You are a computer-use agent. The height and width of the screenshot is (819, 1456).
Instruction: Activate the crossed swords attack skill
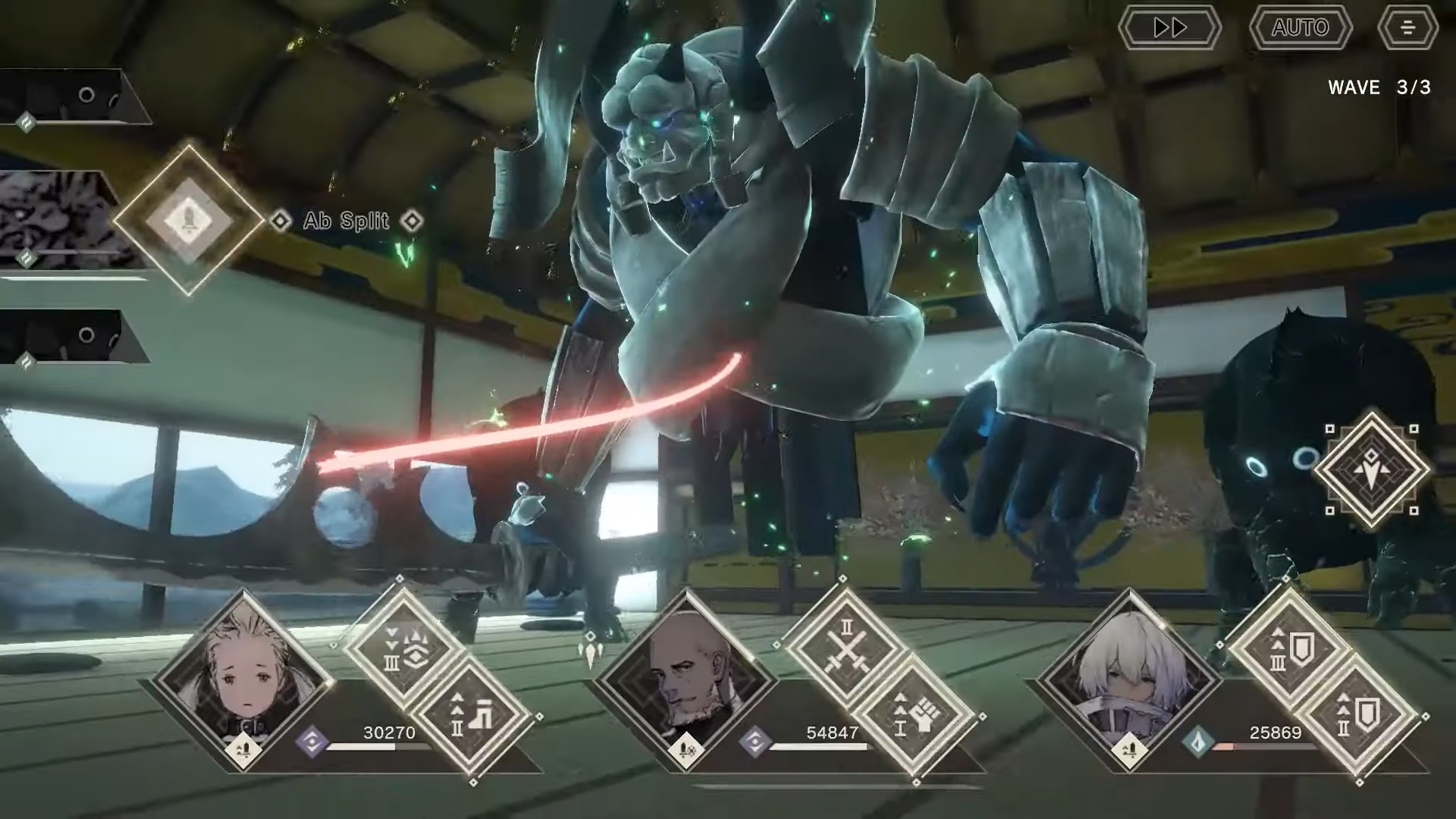point(846,650)
